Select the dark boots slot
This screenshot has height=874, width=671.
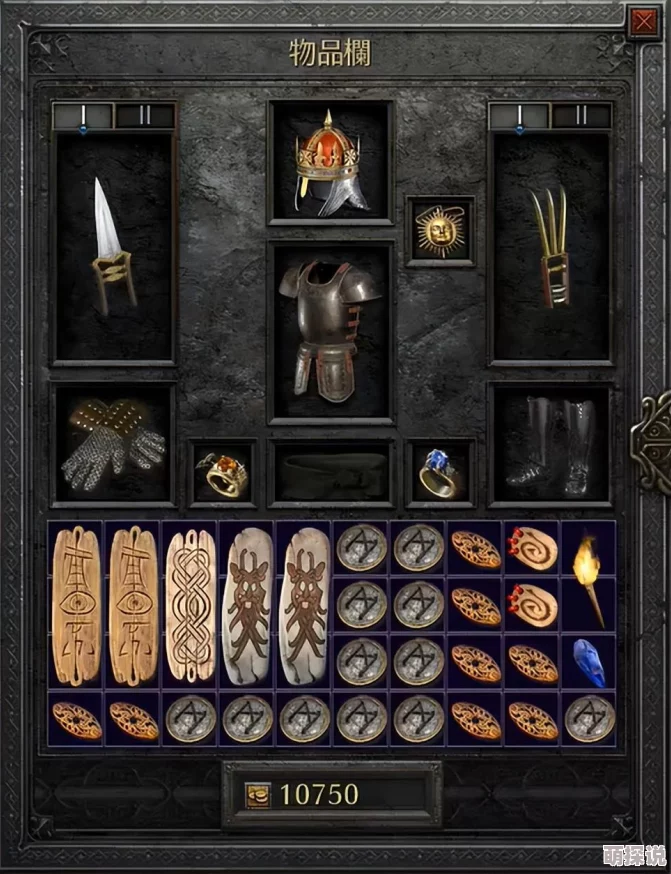tap(550, 444)
